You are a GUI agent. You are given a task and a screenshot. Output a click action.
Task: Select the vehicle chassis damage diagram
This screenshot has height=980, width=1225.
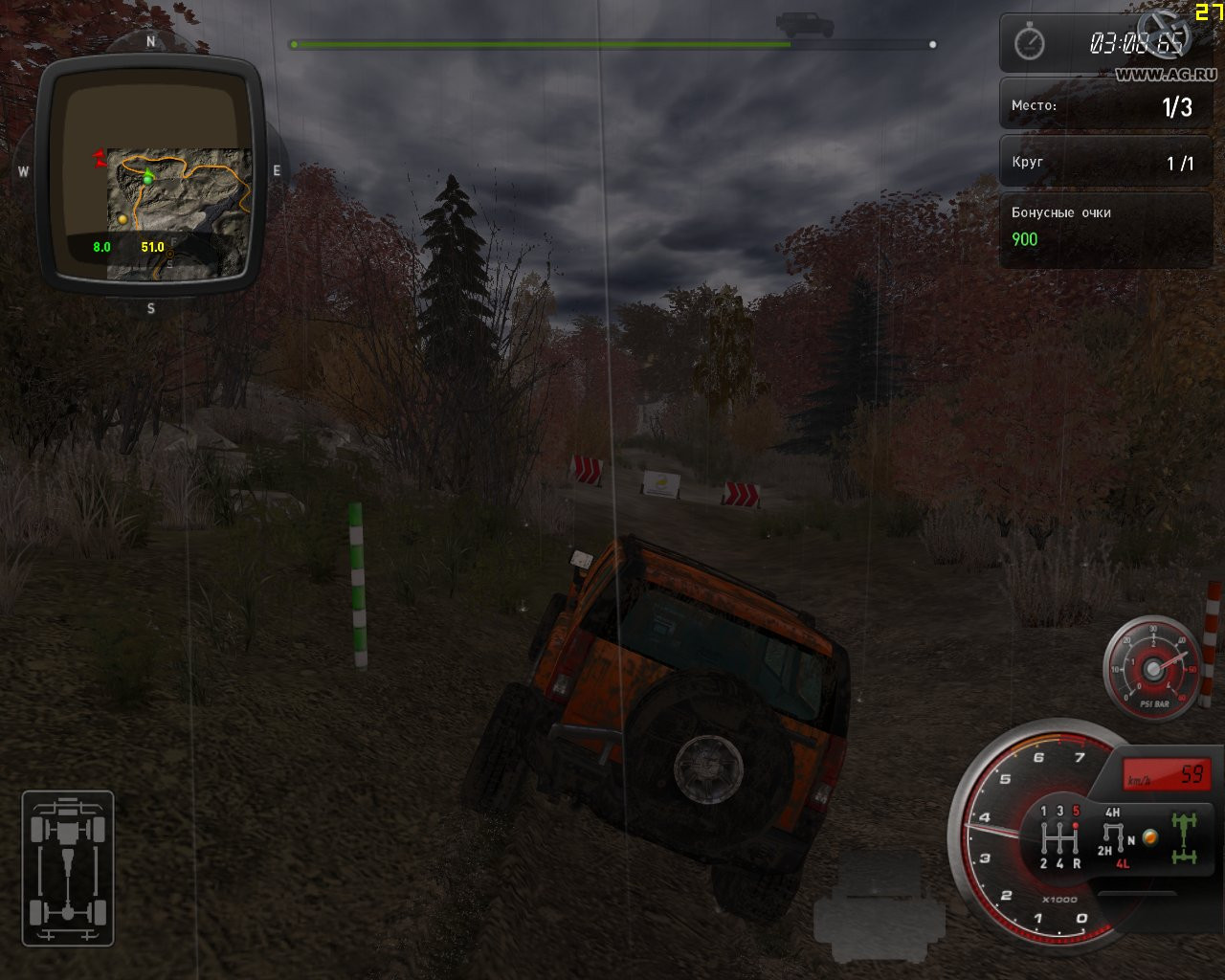pos(68,868)
